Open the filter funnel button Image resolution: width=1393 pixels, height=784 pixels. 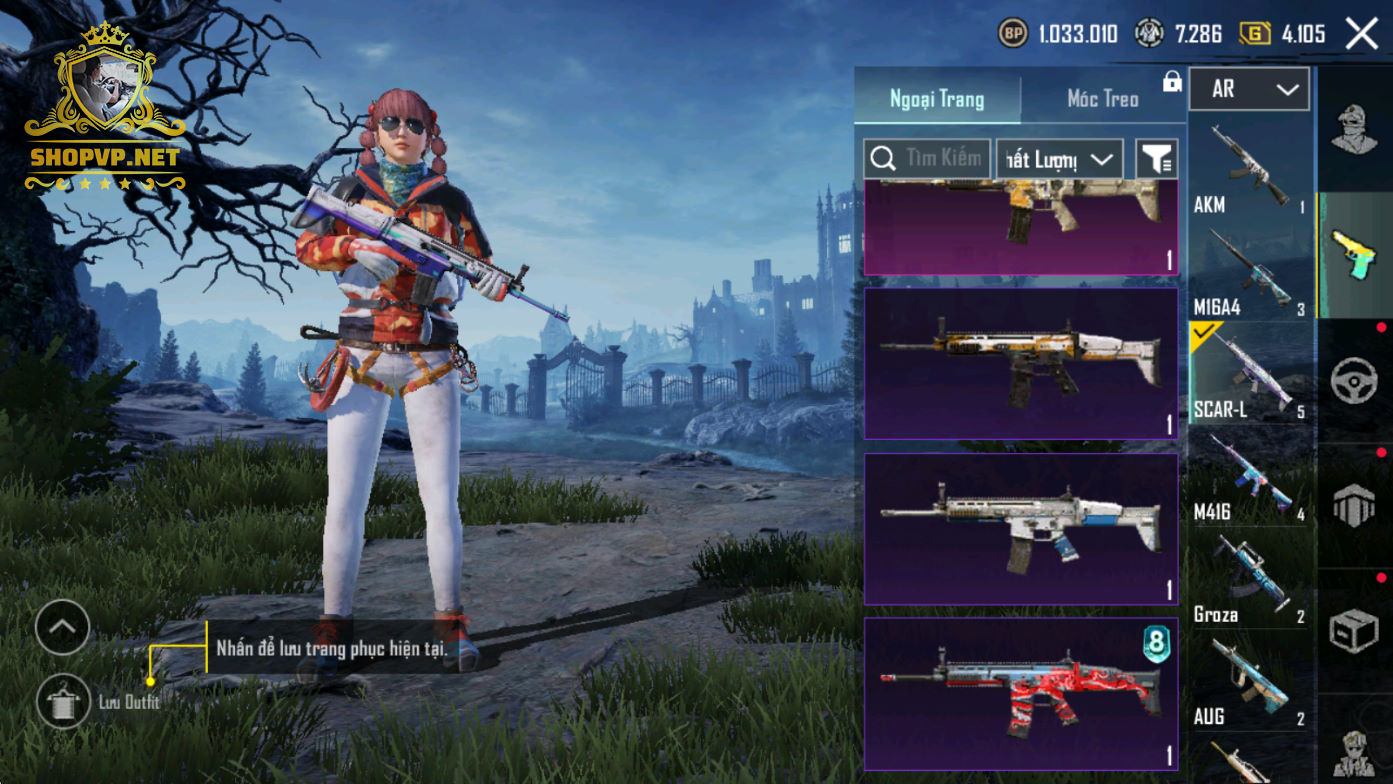[1157, 159]
